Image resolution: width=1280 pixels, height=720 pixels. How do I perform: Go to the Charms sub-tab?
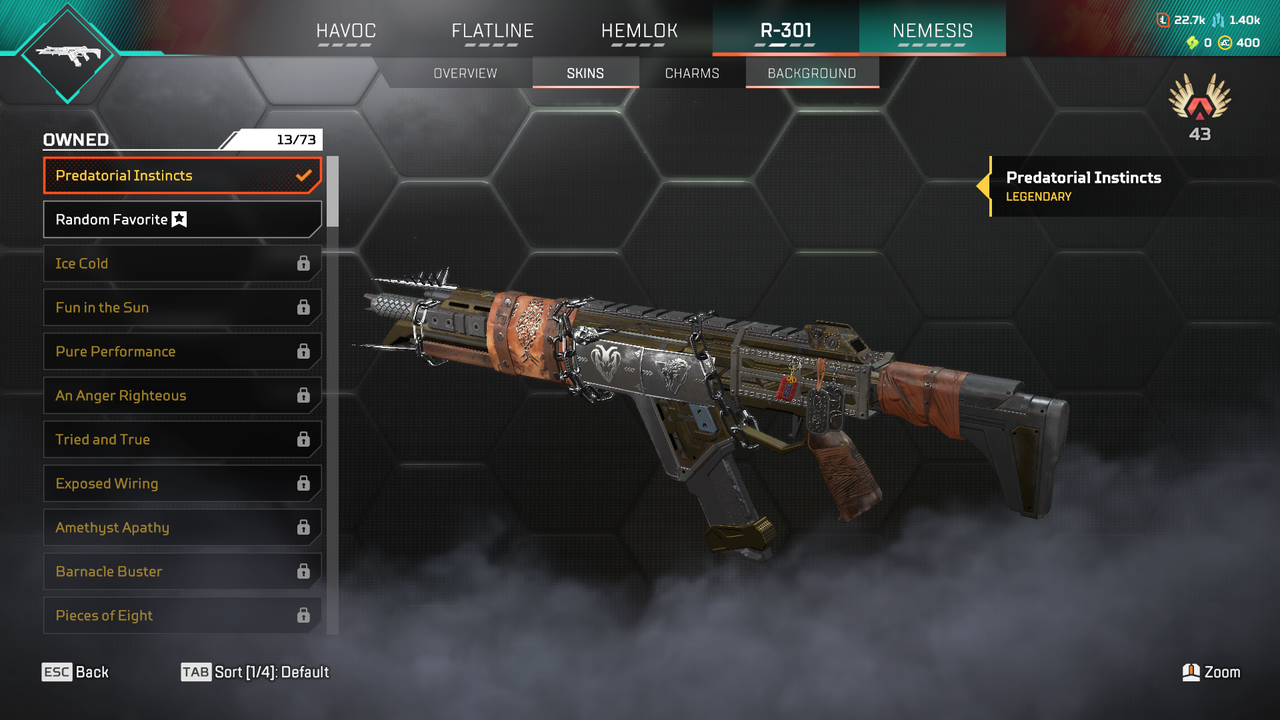[x=692, y=73]
